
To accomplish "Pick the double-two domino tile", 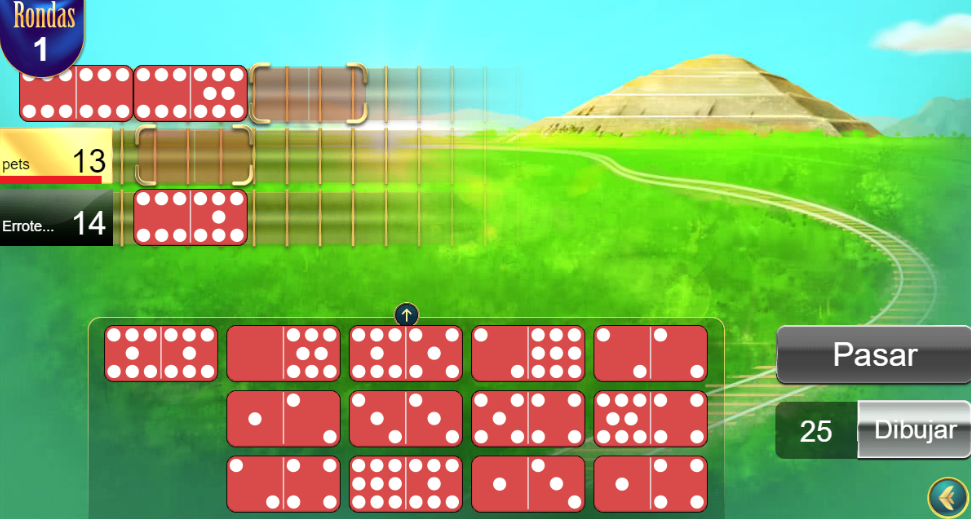I will coord(650,354).
